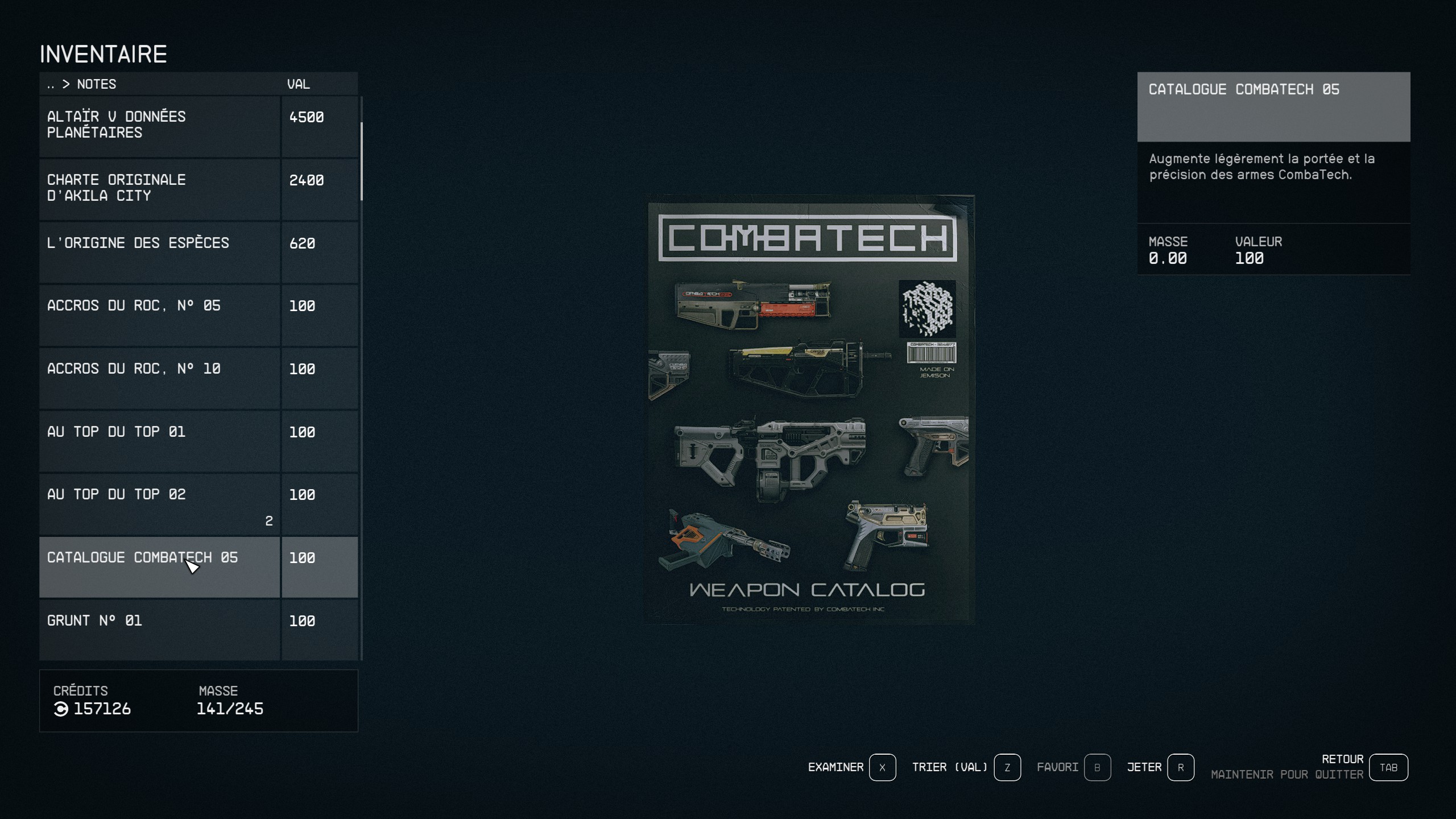Select Au Top du Top 02 stack
Screen dimensions: 1456x819
click(159, 504)
